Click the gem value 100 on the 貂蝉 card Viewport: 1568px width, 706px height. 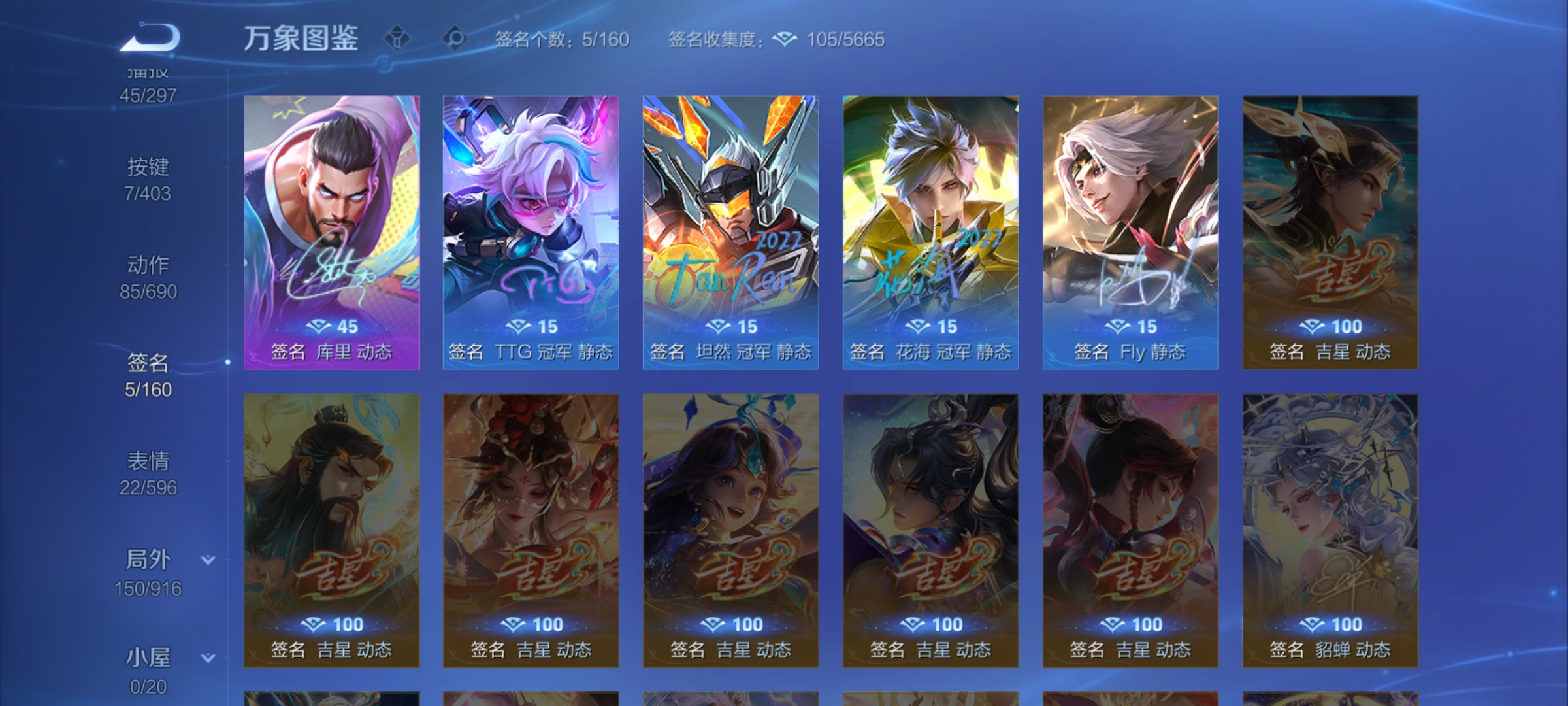(1331, 624)
